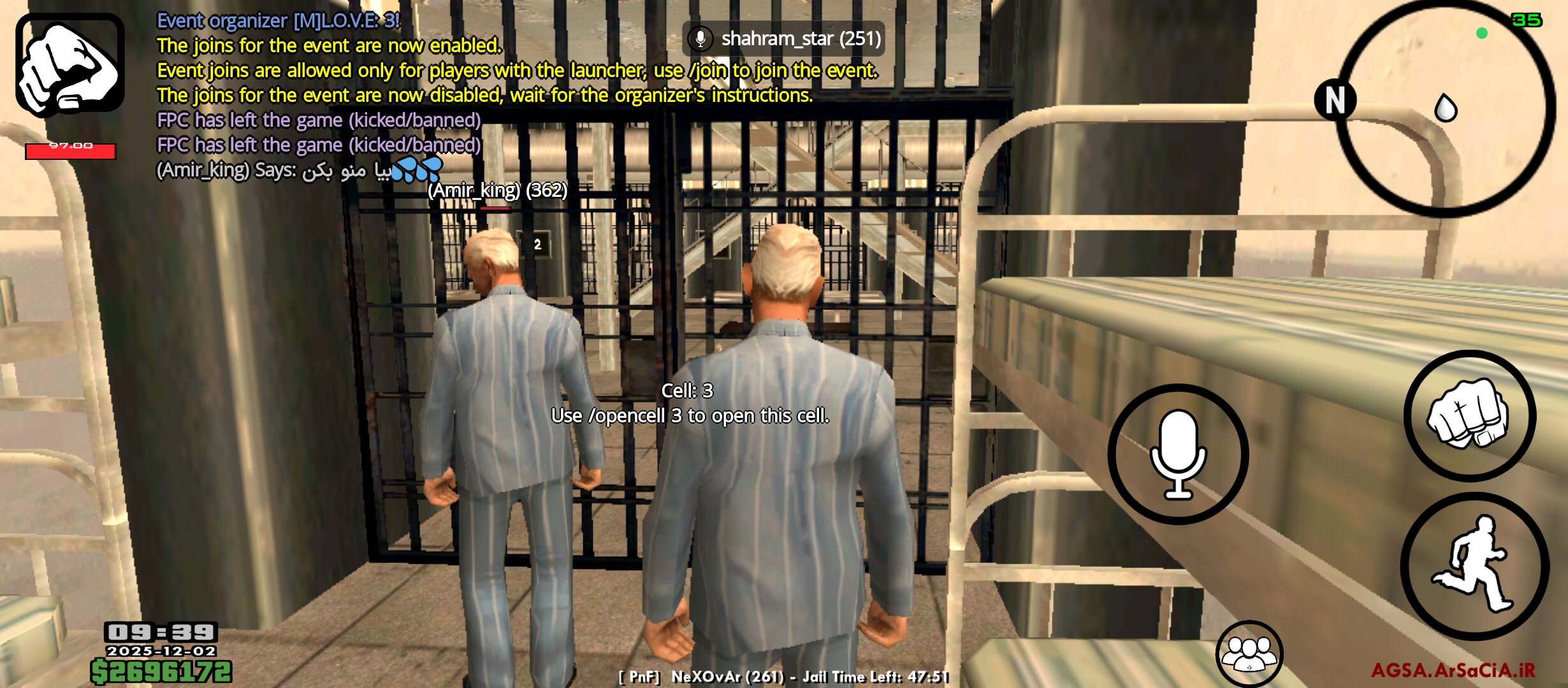Select the event organizer chat line
1568x688 pixels.
click(278, 20)
